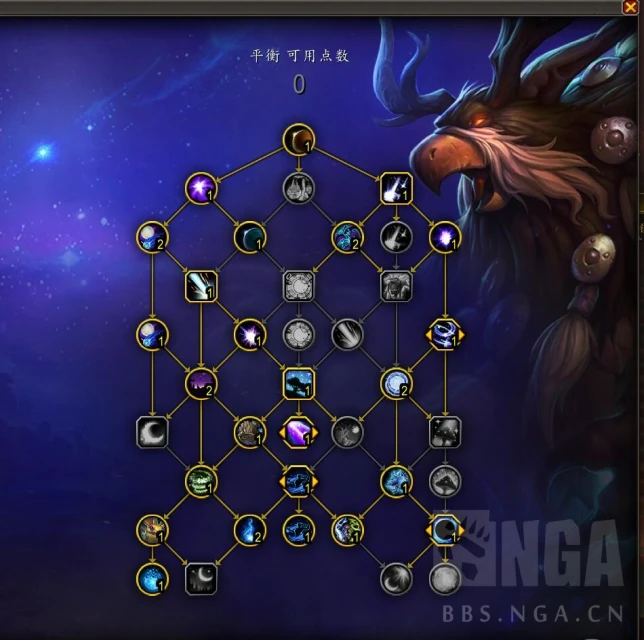This screenshot has height=640, width=644.
Task: Select the Eclipse crescent moon talent at the top
Action: coord(298,139)
